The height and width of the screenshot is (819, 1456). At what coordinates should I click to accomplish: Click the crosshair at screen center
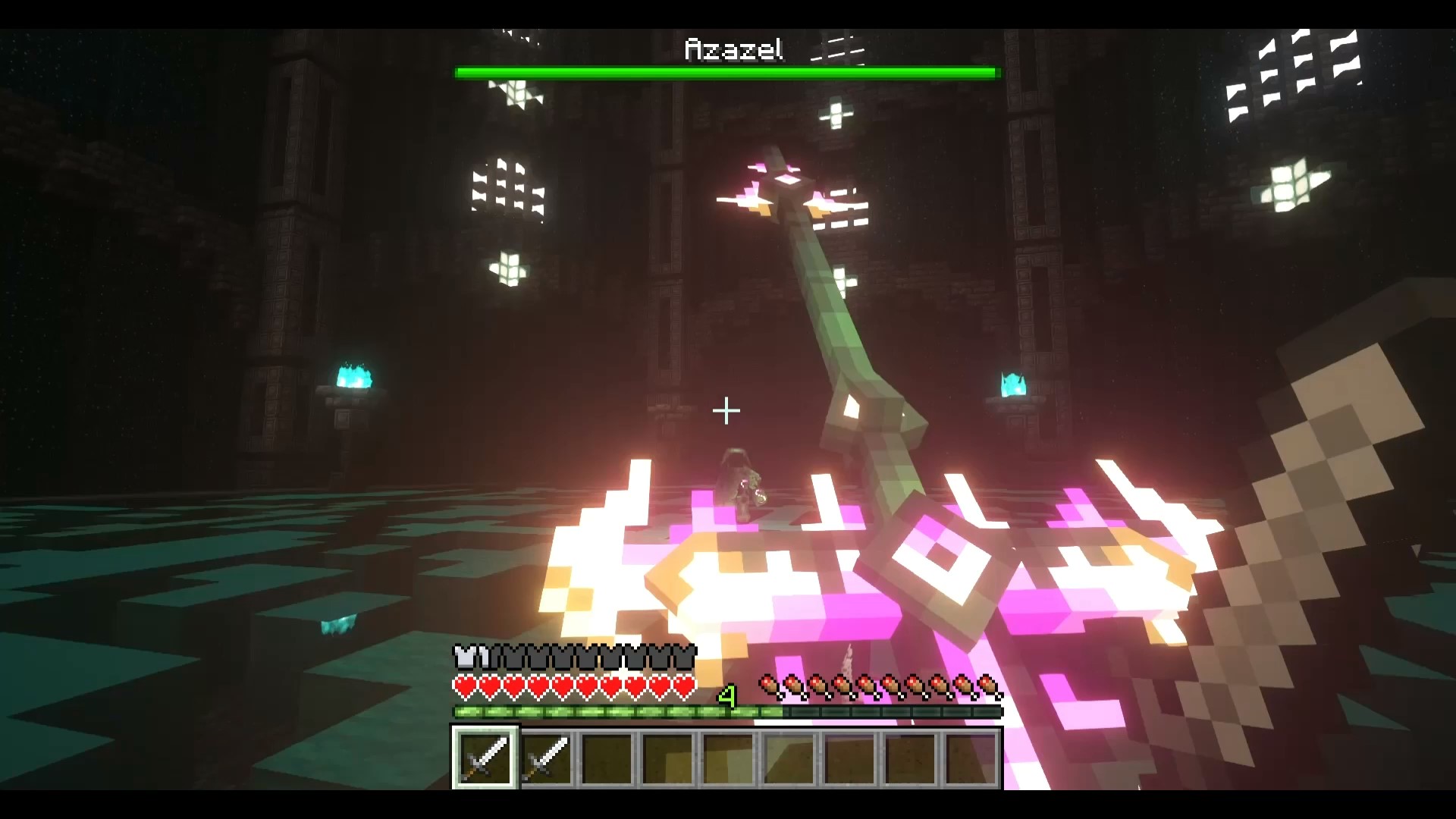(726, 411)
